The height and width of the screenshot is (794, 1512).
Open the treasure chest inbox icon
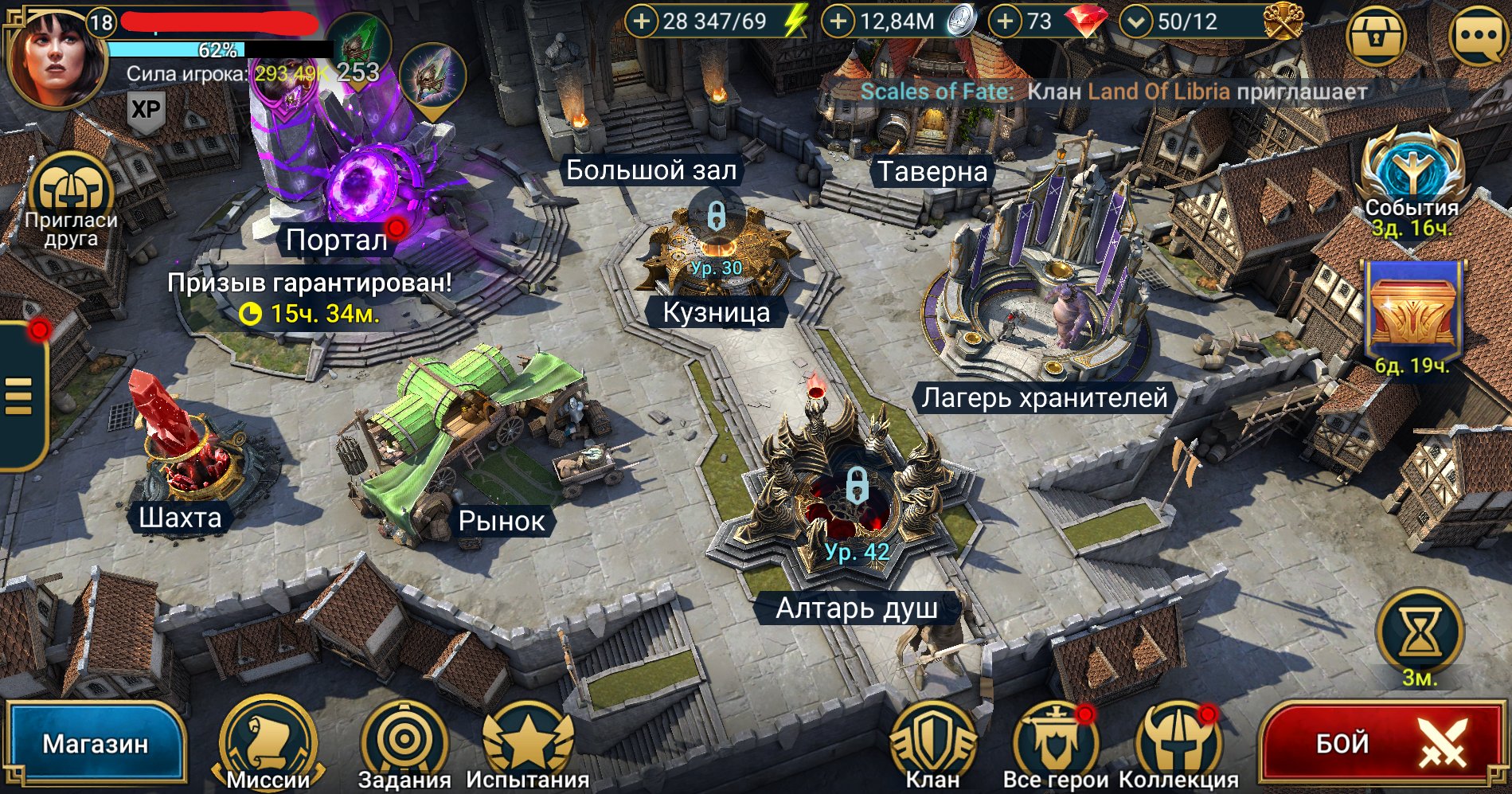pos(1375,37)
